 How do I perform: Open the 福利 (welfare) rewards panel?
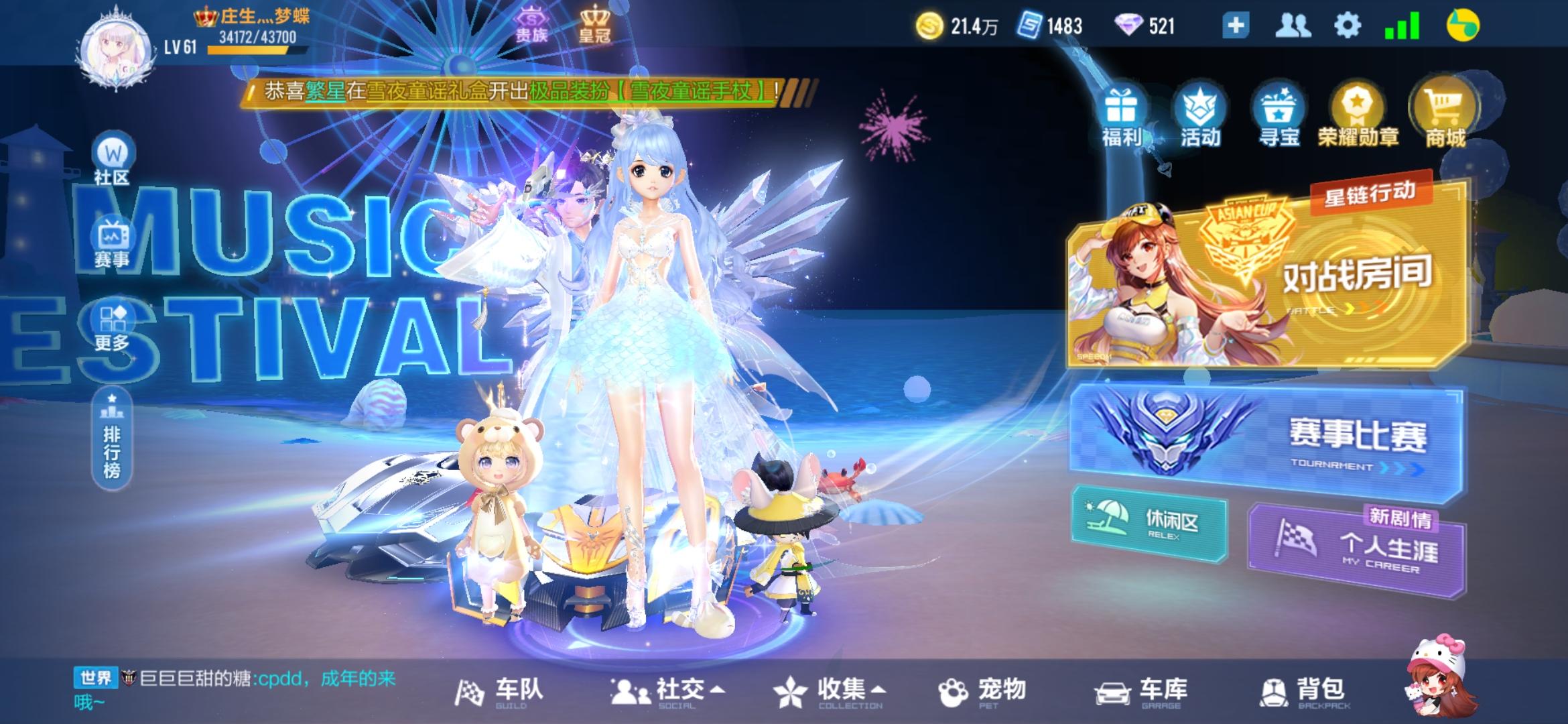click(1124, 114)
